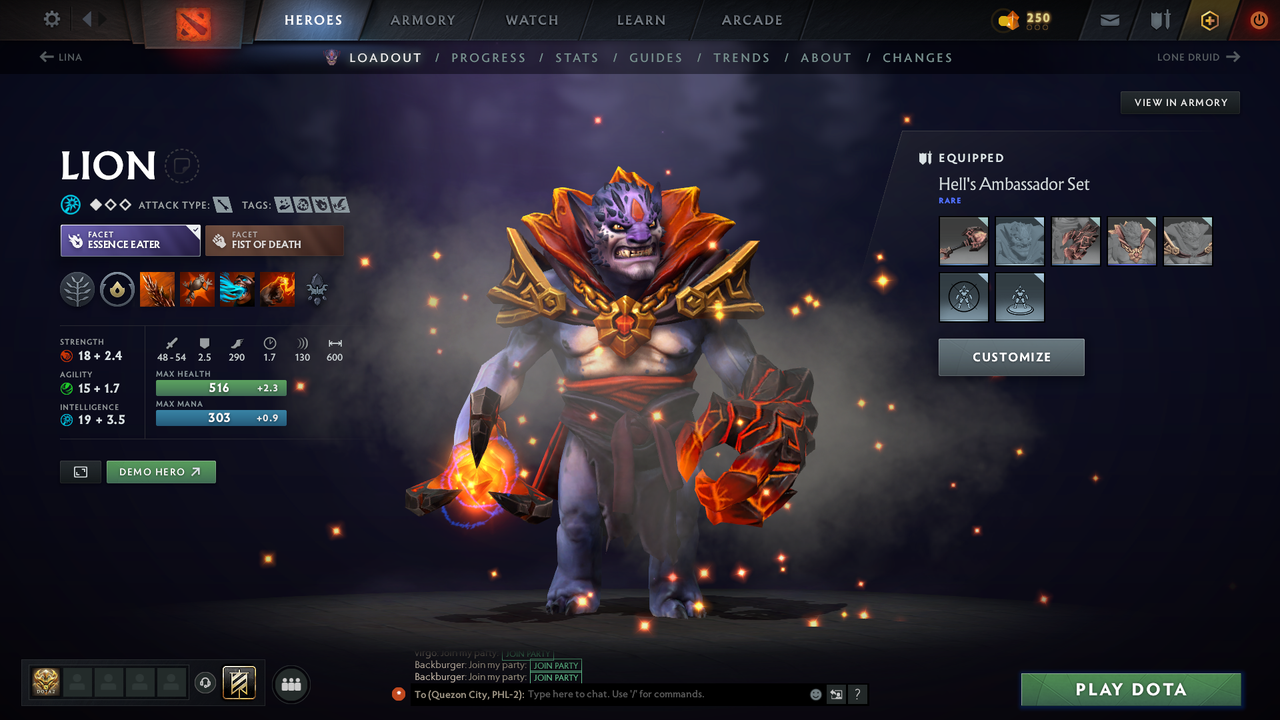The image size is (1280, 720).
Task: Open the mail notifications envelope icon
Action: point(1109,20)
